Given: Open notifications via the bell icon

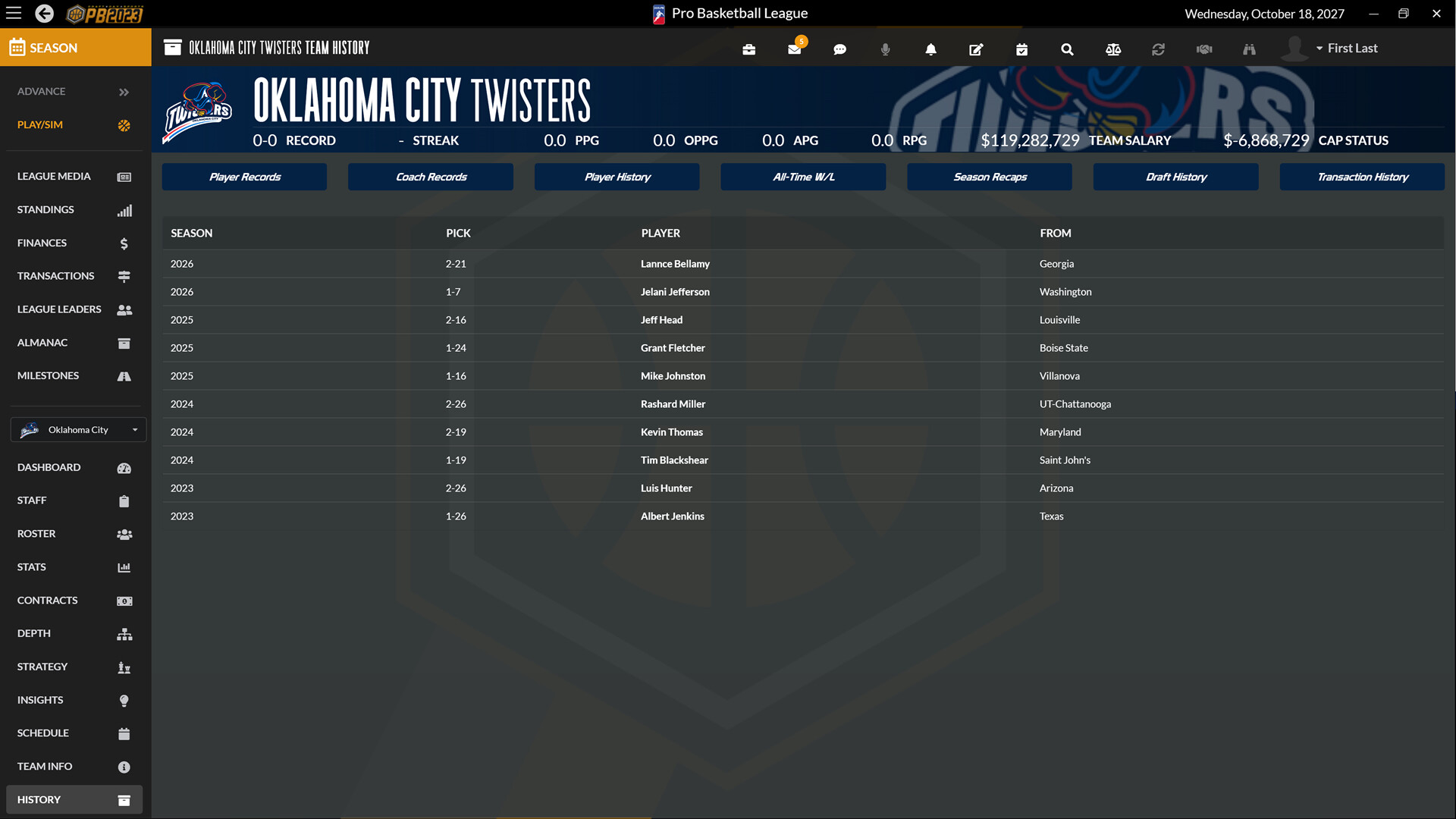Looking at the screenshot, I should (930, 49).
